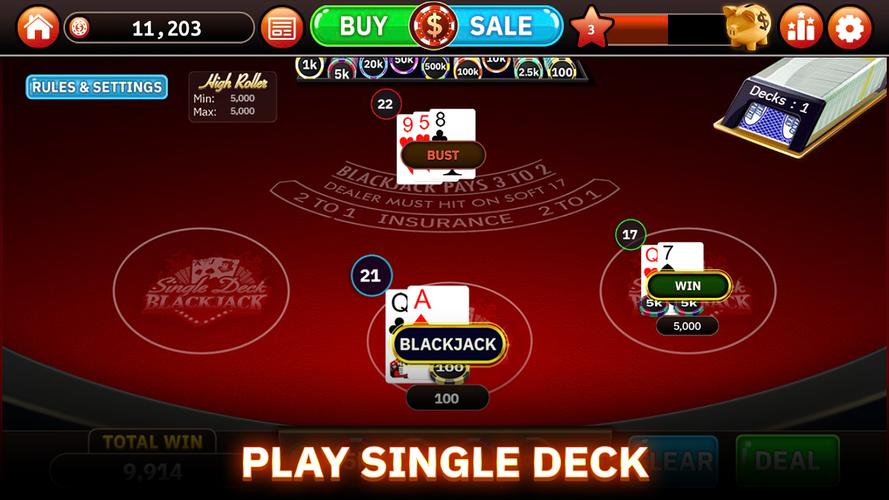Image resolution: width=889 pixels, height=500 pixels.
Task: Pick the 2.5k betting chip
Action: click(x=529, y=71)
